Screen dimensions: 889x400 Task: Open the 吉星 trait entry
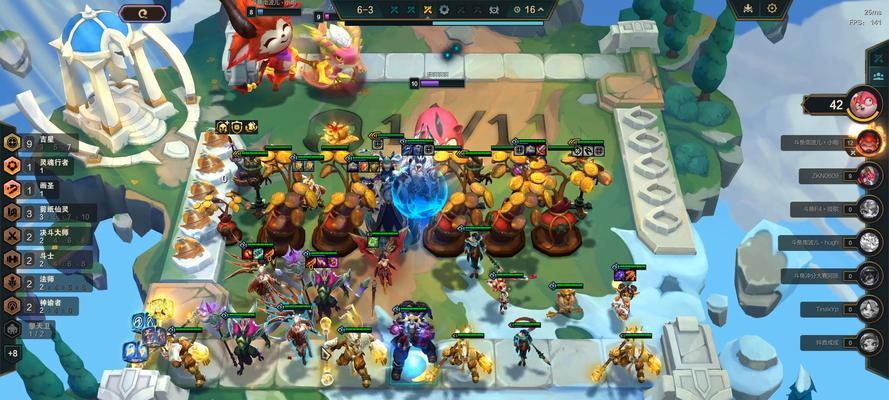pyautogui.click(x=40, y=141)
